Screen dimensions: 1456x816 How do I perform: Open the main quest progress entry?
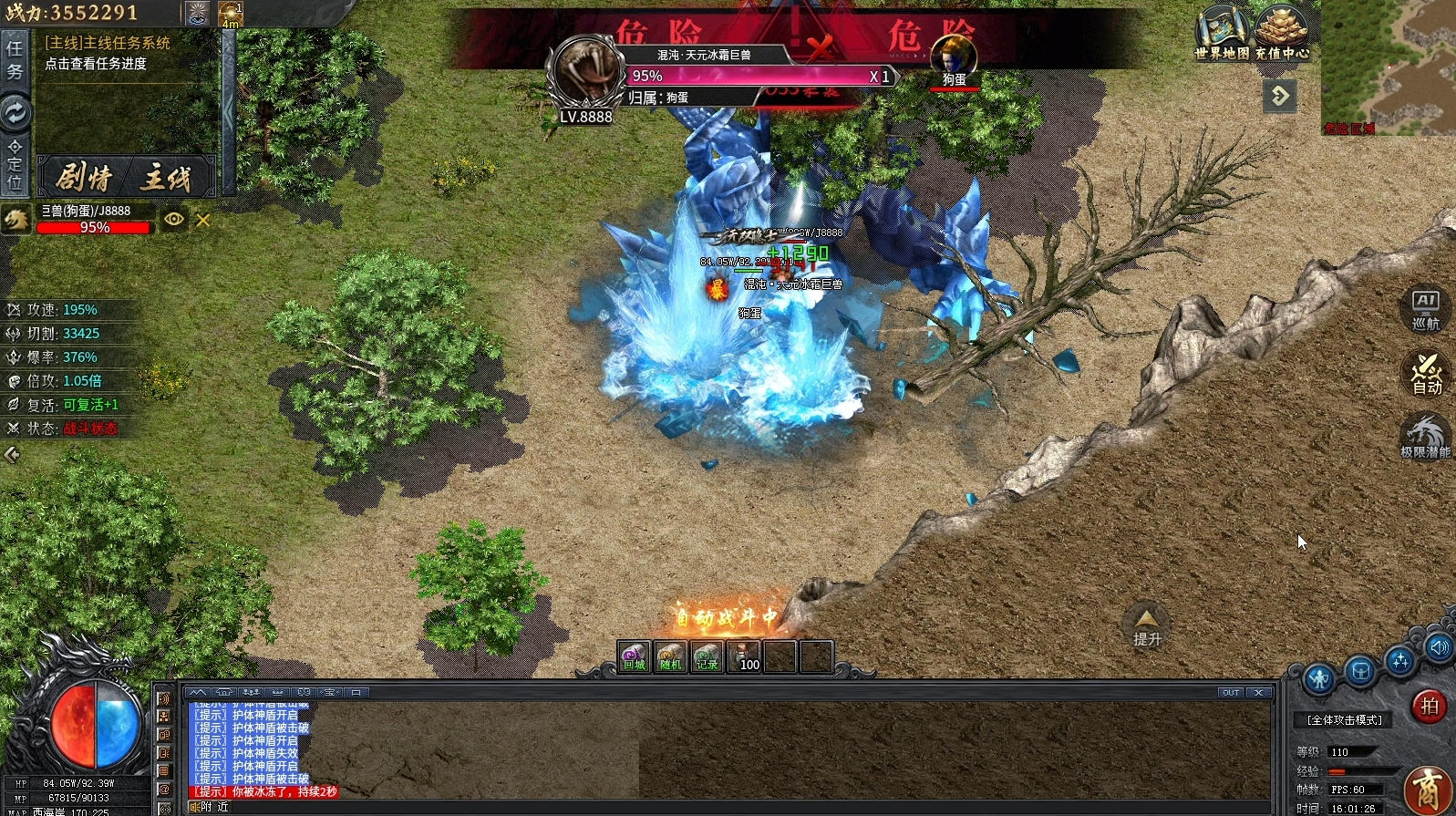coord(96,64)
